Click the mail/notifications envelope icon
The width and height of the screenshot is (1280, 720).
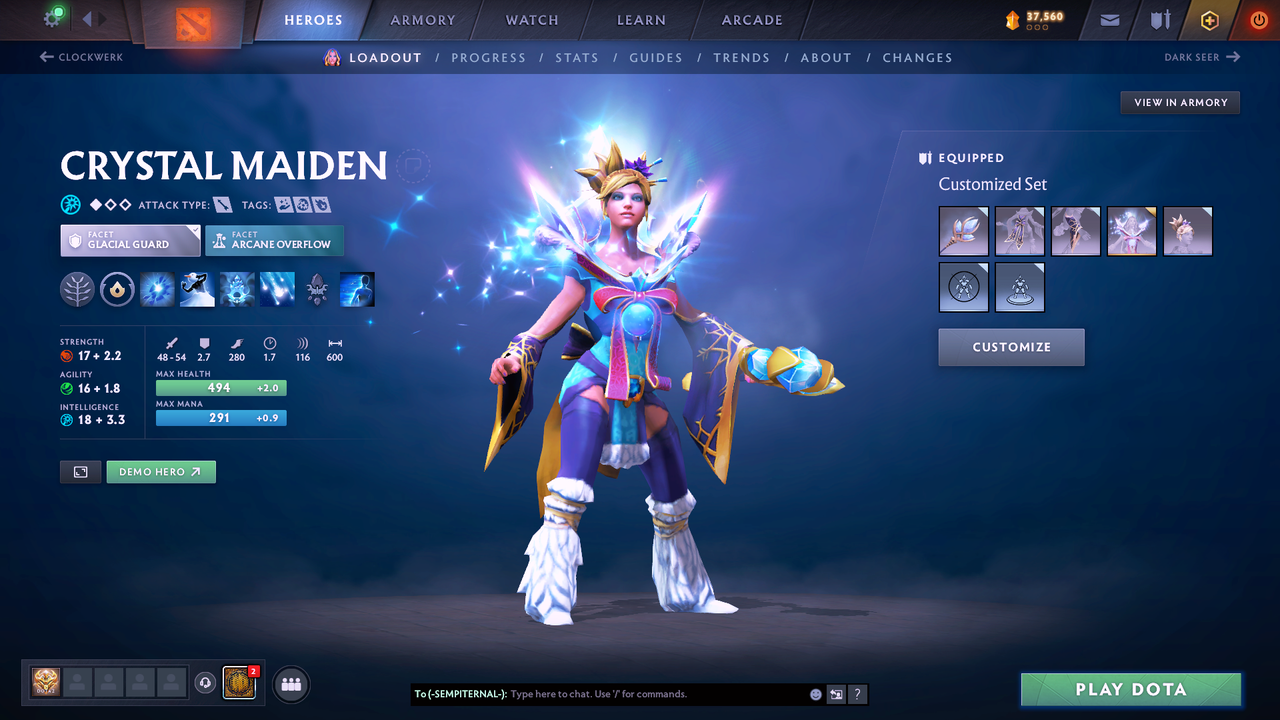click(1108, 20)
